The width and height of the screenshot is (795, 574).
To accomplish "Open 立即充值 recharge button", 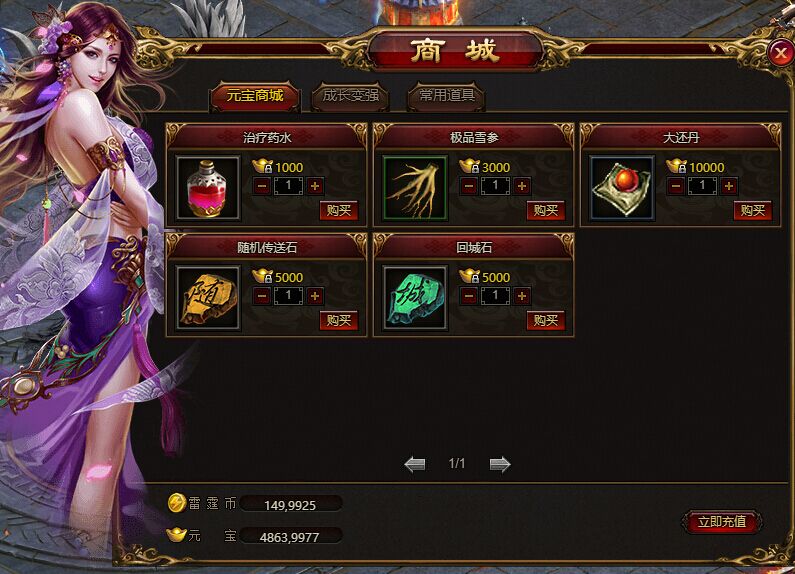I will click(722, 521).
